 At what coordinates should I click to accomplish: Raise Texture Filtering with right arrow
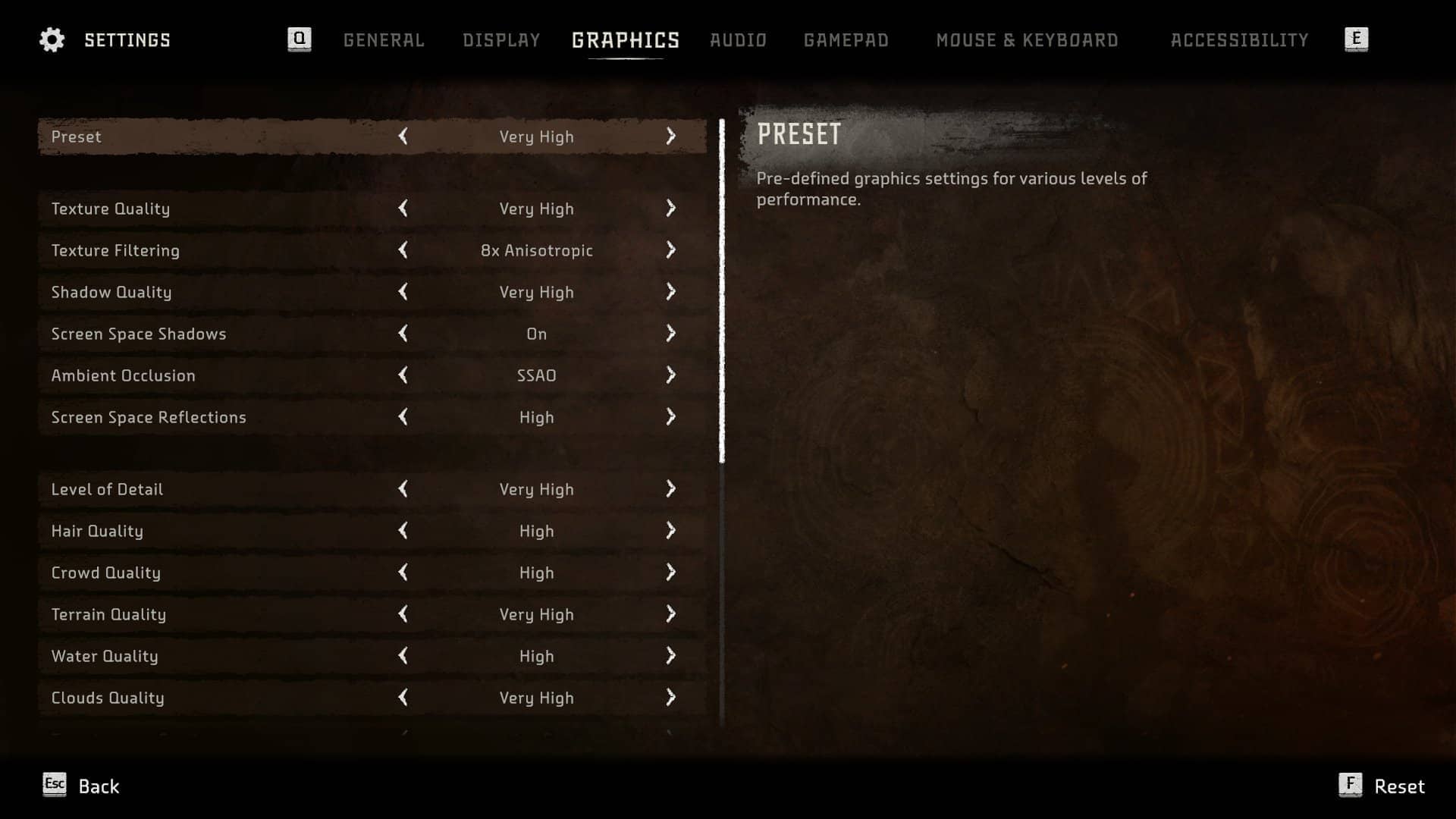670,250
